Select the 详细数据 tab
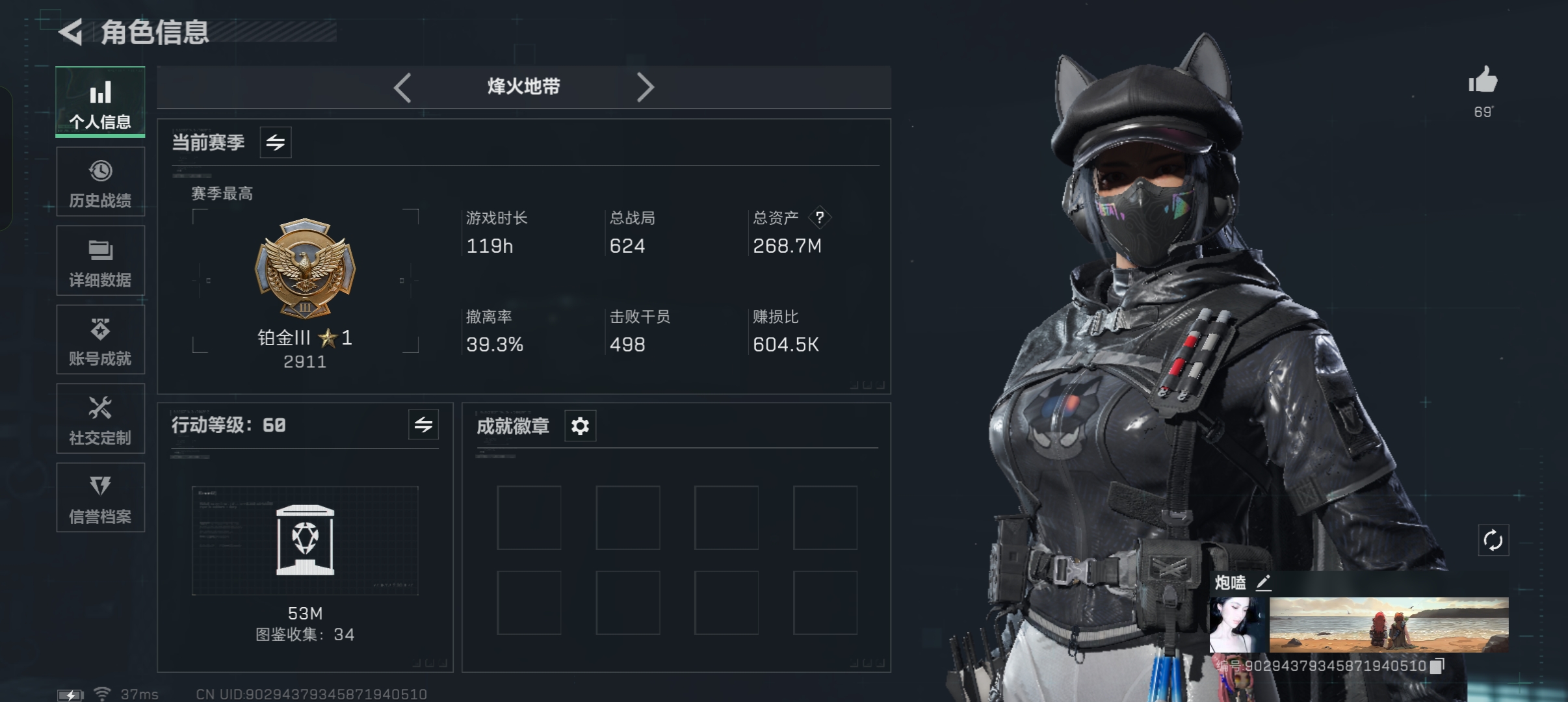This screenshot has width=1568, height=702. tap(100, 261)
